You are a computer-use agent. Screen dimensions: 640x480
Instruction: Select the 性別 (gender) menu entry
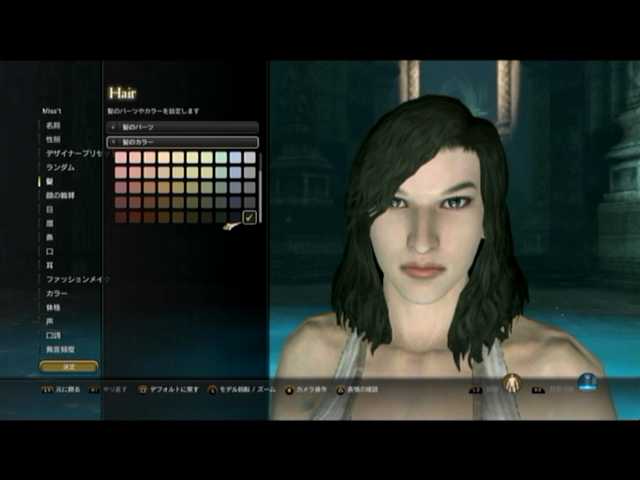(53, 140)
